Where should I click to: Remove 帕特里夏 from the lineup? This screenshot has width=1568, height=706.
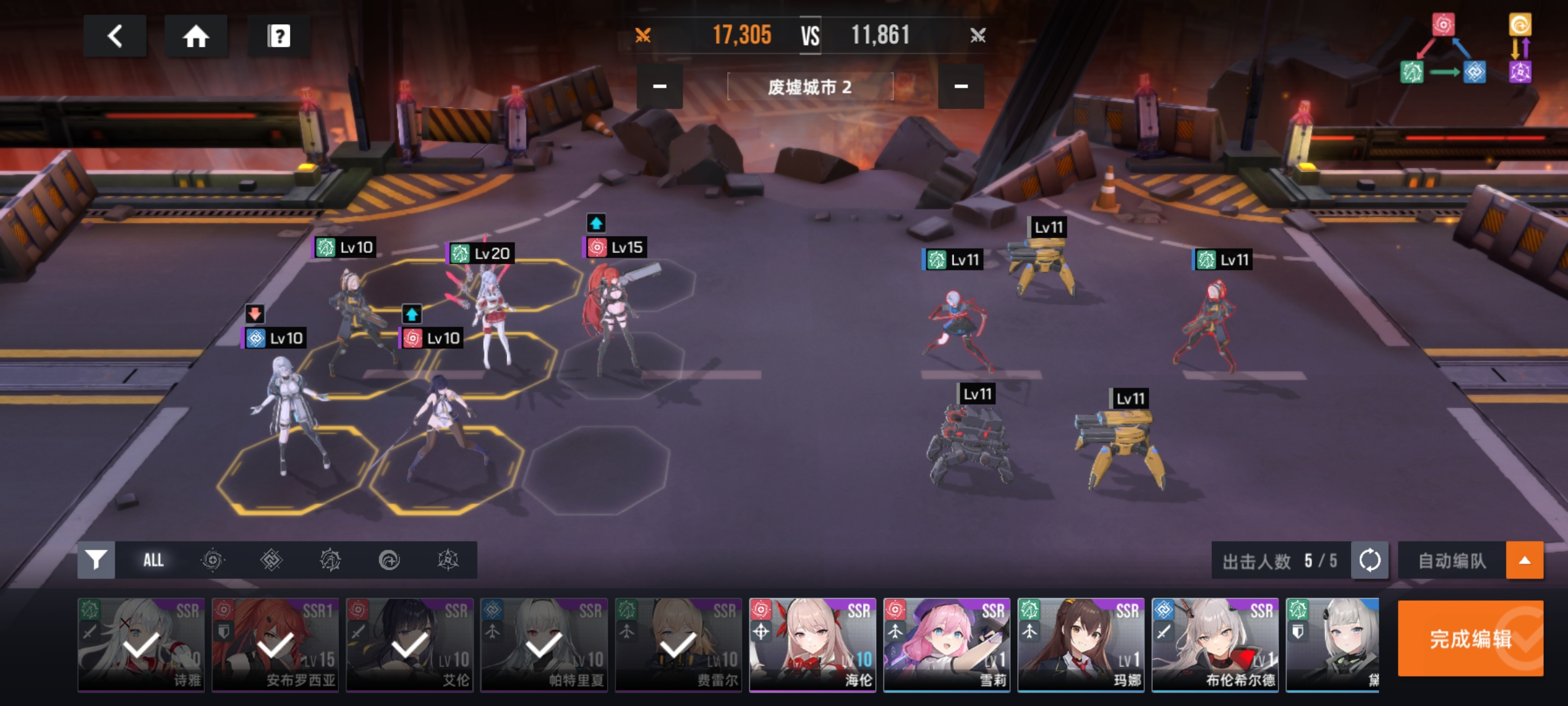pyautogui.click(x=544, y=644)
